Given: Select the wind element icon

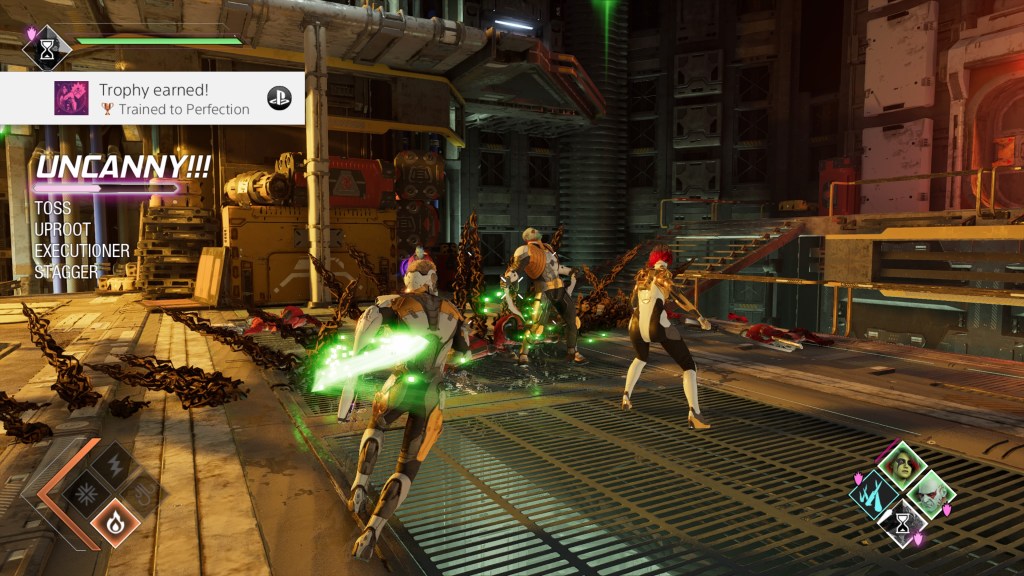Looking at the screenshot, I should click(144, 493).
